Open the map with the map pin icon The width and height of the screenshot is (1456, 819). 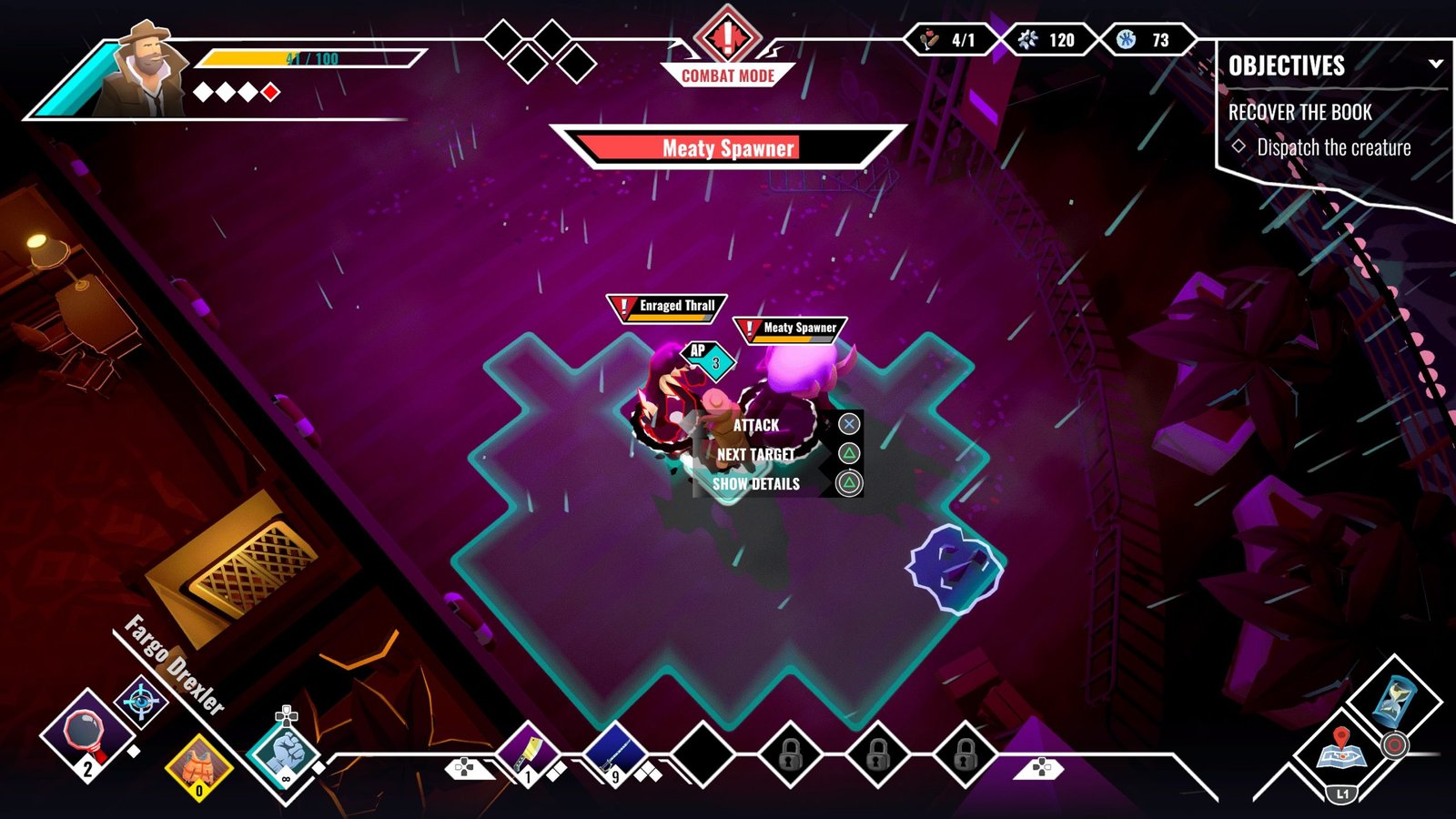tap(1340, 750)
